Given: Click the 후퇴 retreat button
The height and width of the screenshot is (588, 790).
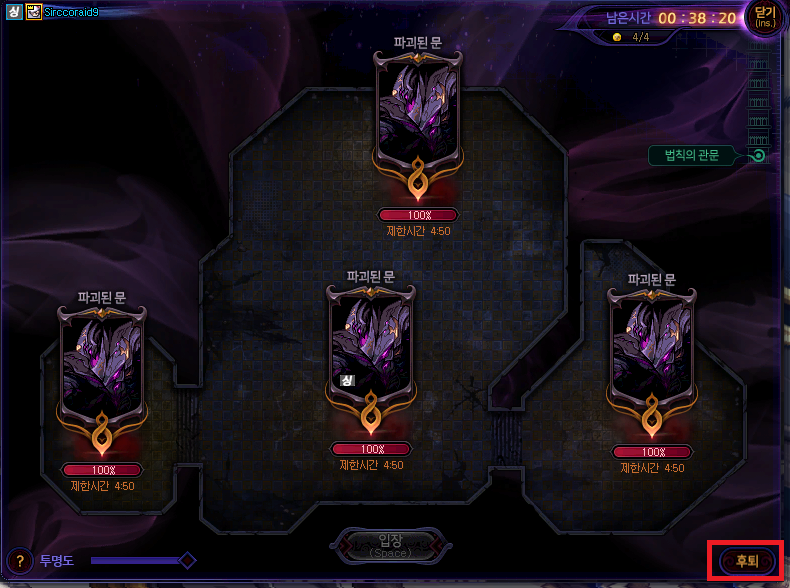Looking at the screenshot, I should (746, 561).
